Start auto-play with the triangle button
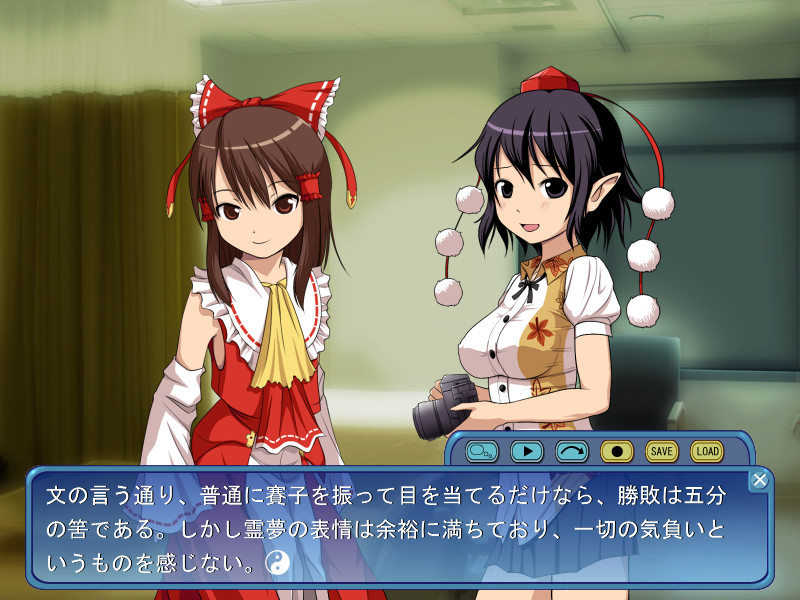 526,451
